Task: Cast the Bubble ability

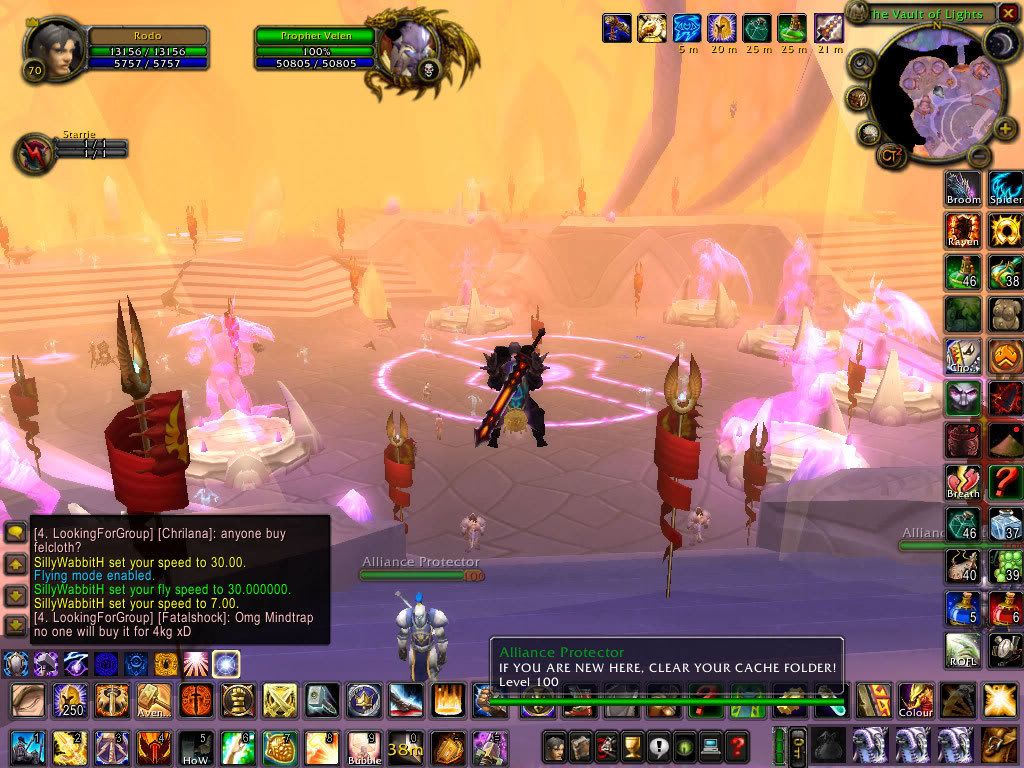Action: (364, 746)
